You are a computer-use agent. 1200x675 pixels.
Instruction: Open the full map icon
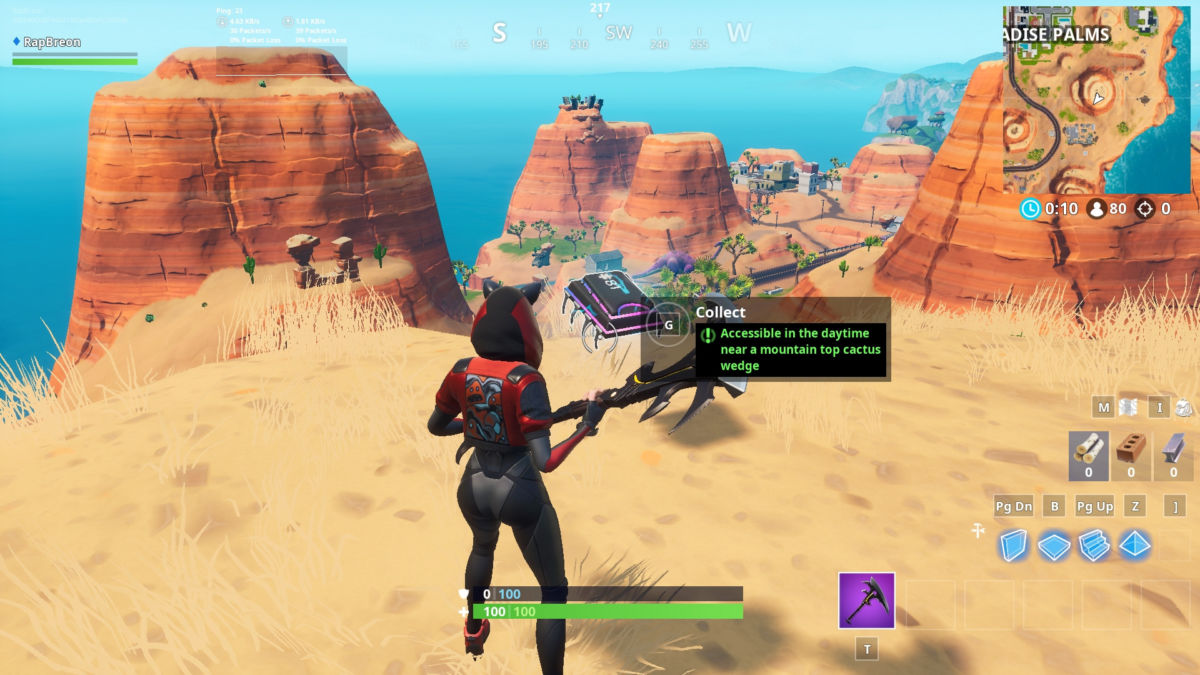(x=1128, y=407)
